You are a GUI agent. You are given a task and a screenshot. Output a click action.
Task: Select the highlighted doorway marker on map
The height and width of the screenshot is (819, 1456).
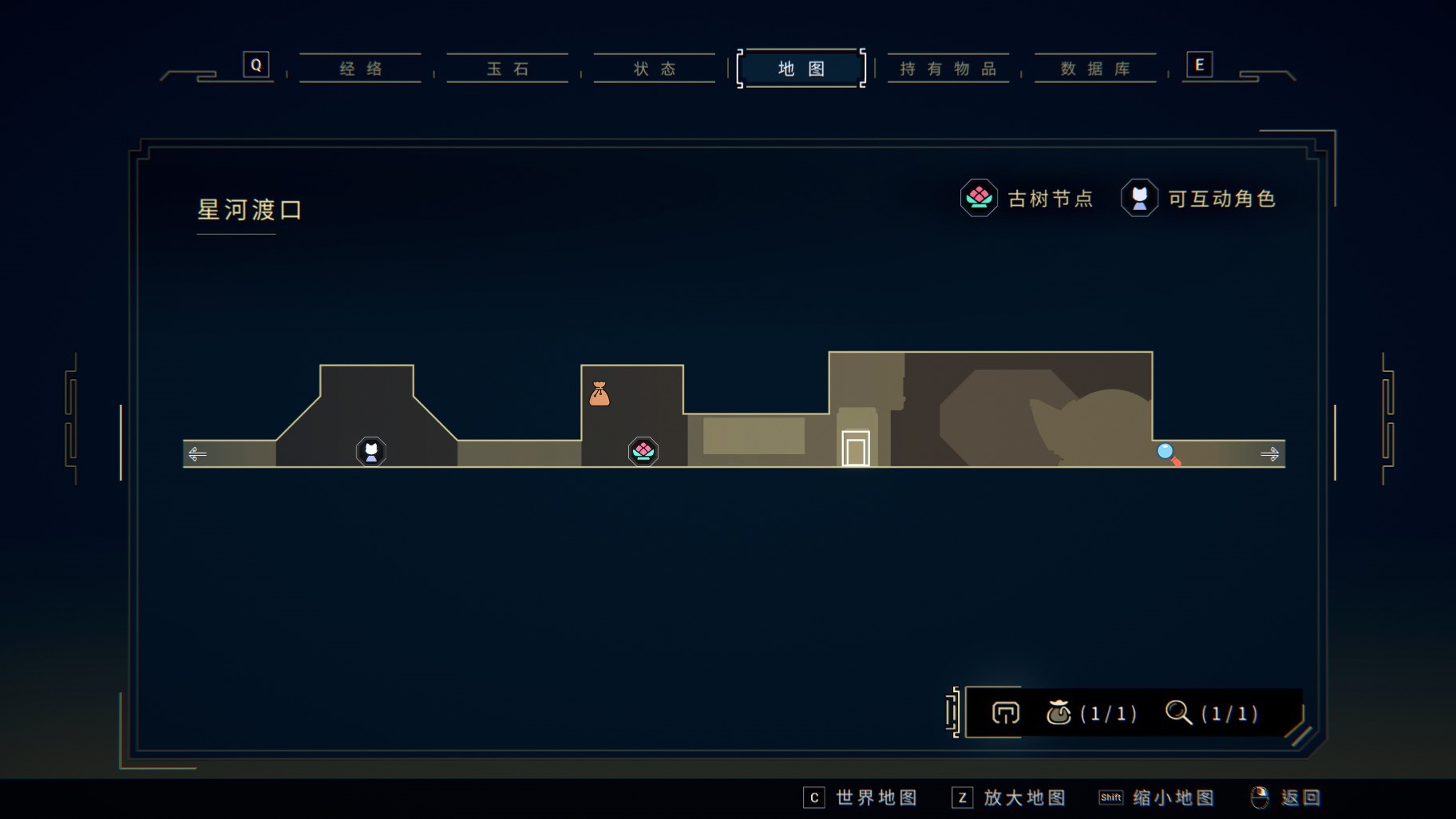(856, 449)
